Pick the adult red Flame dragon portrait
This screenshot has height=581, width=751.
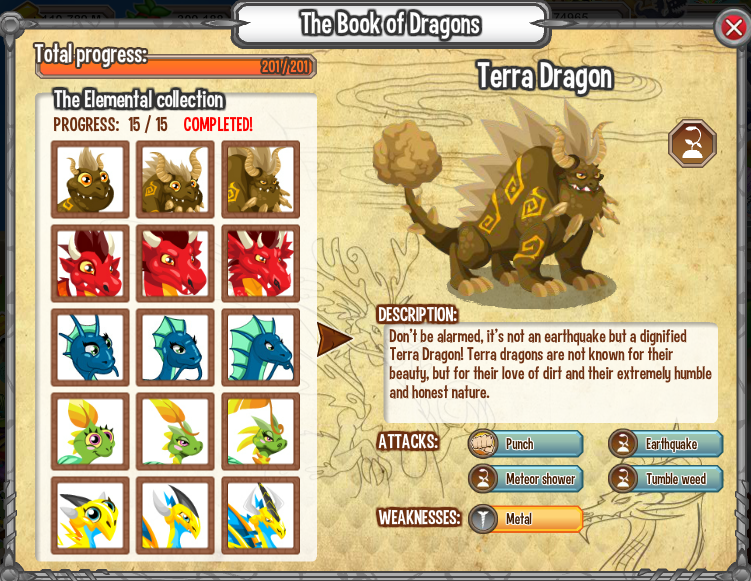tap(261, 264)
